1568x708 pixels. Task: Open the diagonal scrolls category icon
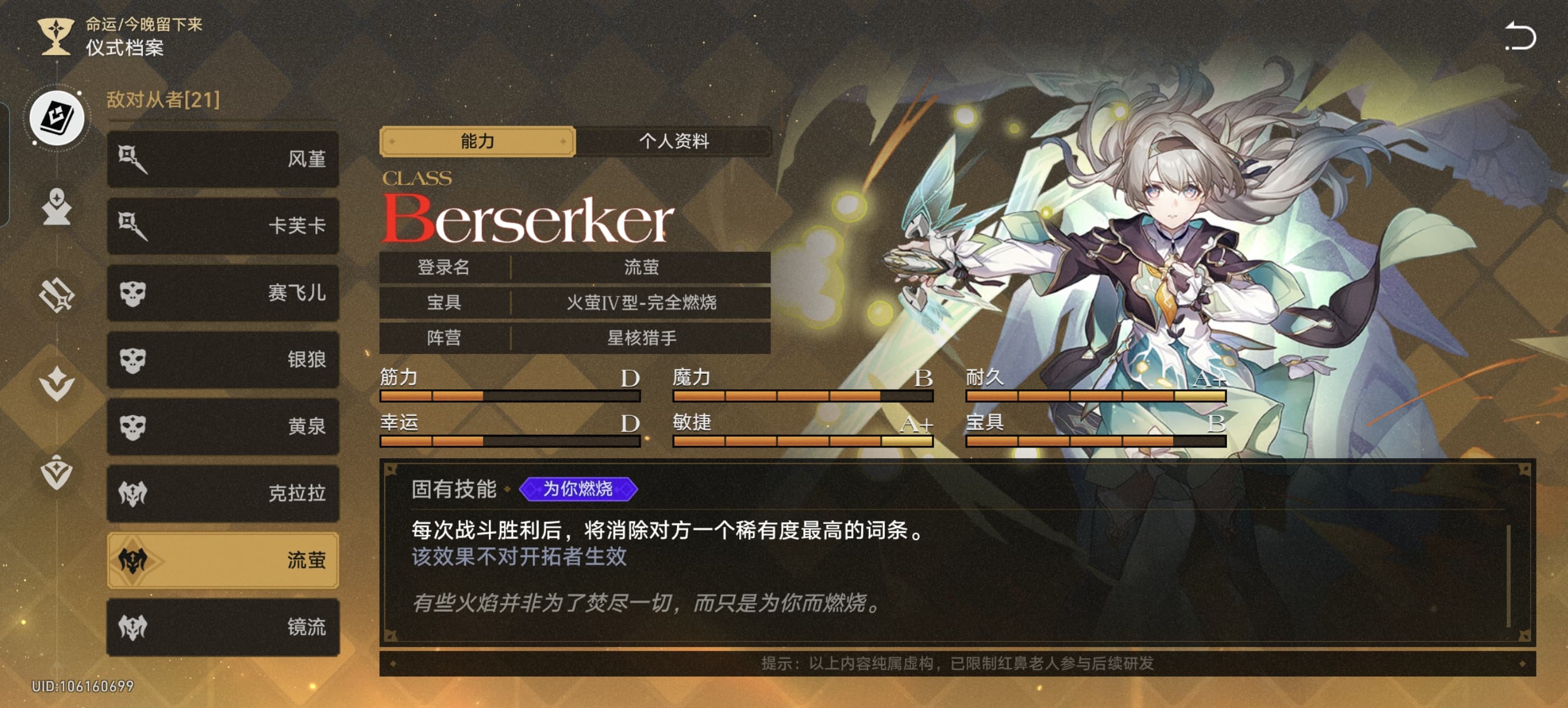click(57, 295)
